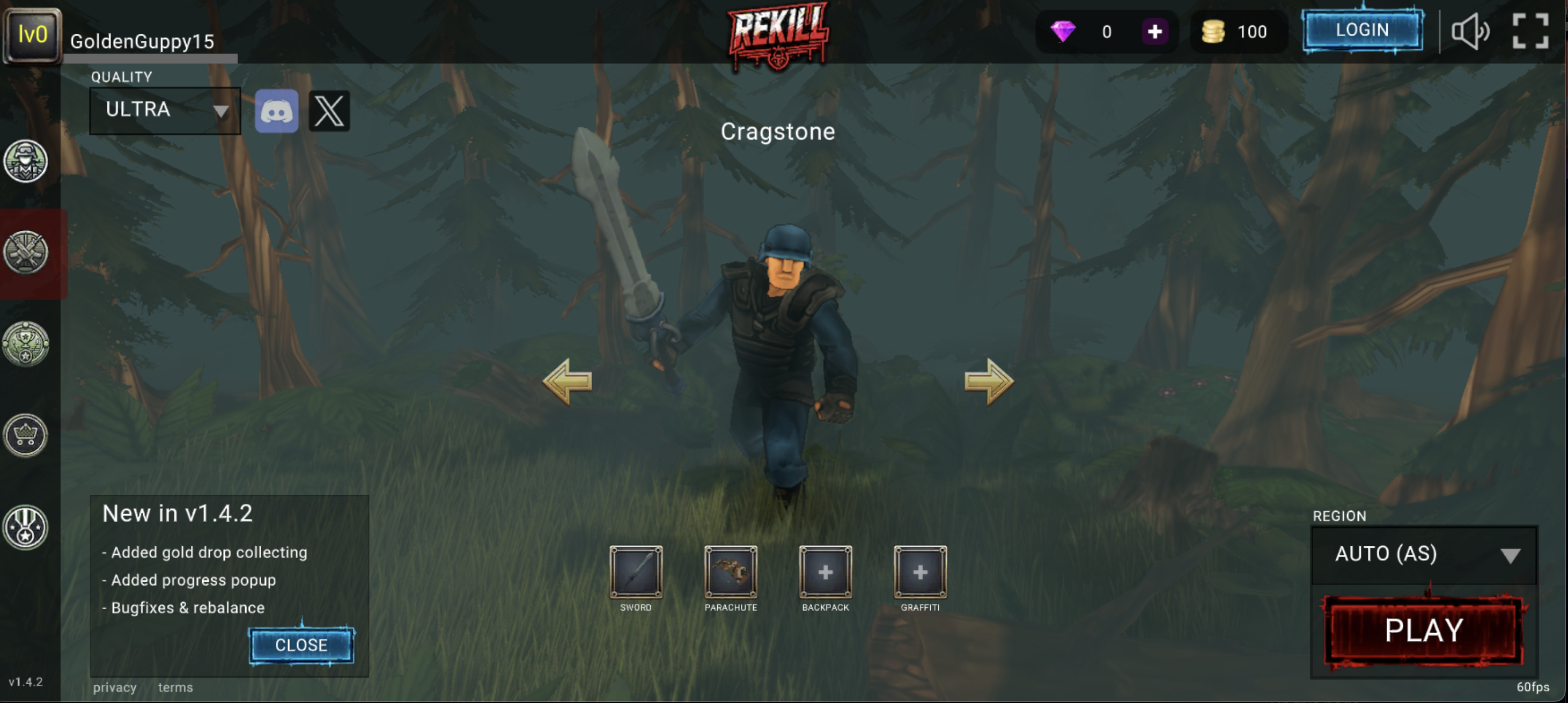The image size is (1568, 703).
Task: Add an item to the Backpack slot
Action: click(x=826, y=572)
